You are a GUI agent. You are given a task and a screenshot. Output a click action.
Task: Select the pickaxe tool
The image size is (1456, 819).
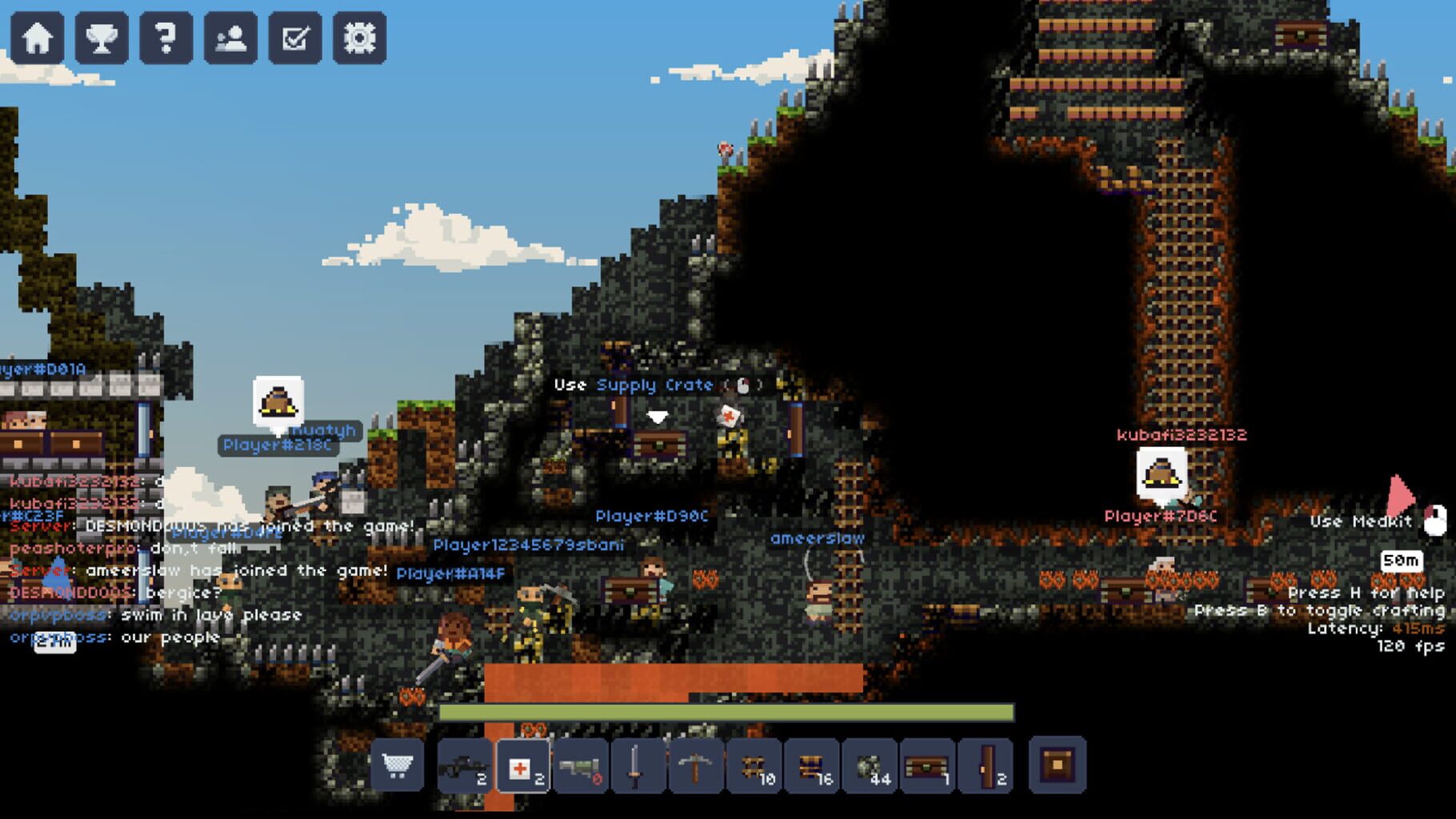click(694, 766)
